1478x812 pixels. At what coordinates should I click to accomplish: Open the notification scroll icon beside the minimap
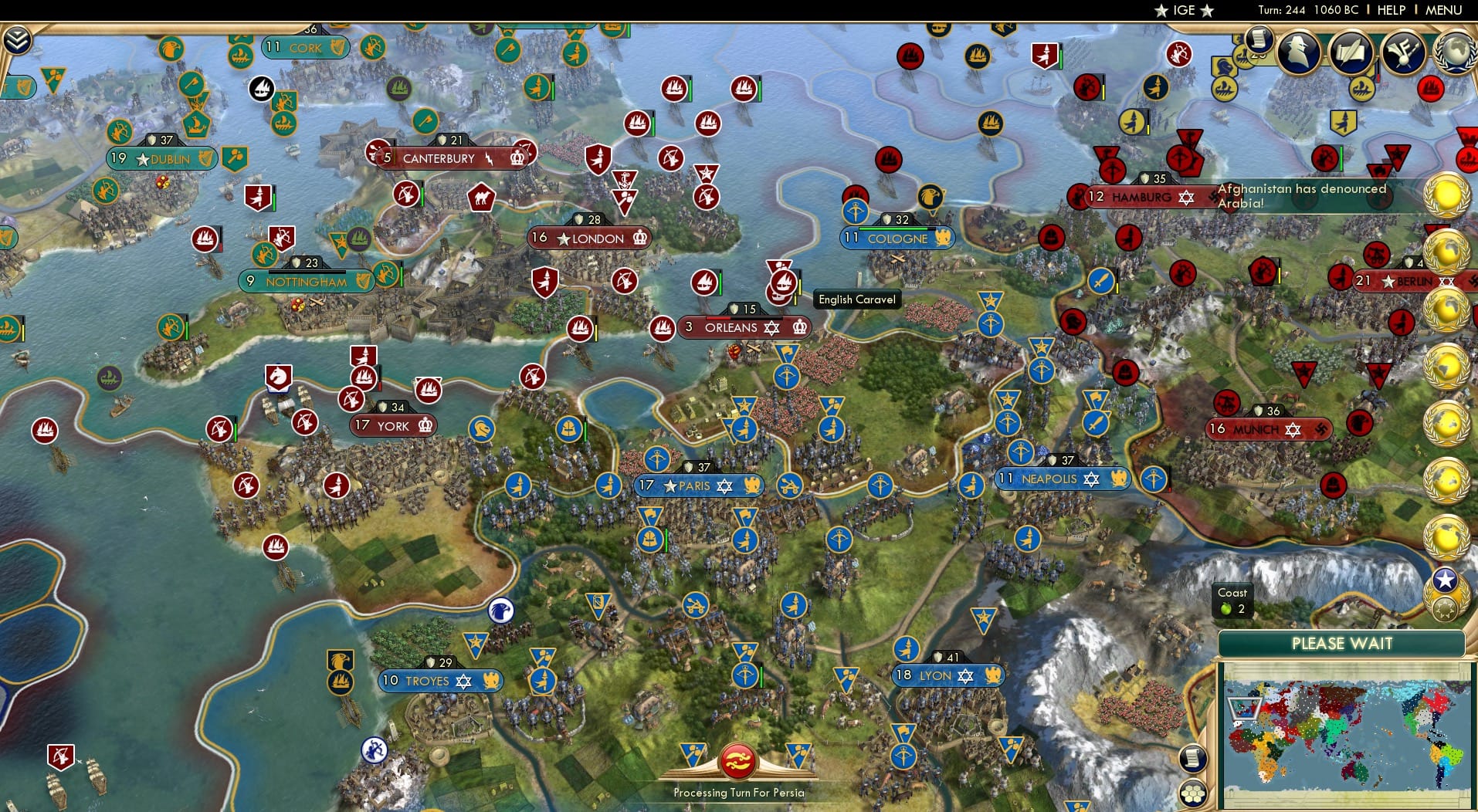click(x=1193, y=757)
